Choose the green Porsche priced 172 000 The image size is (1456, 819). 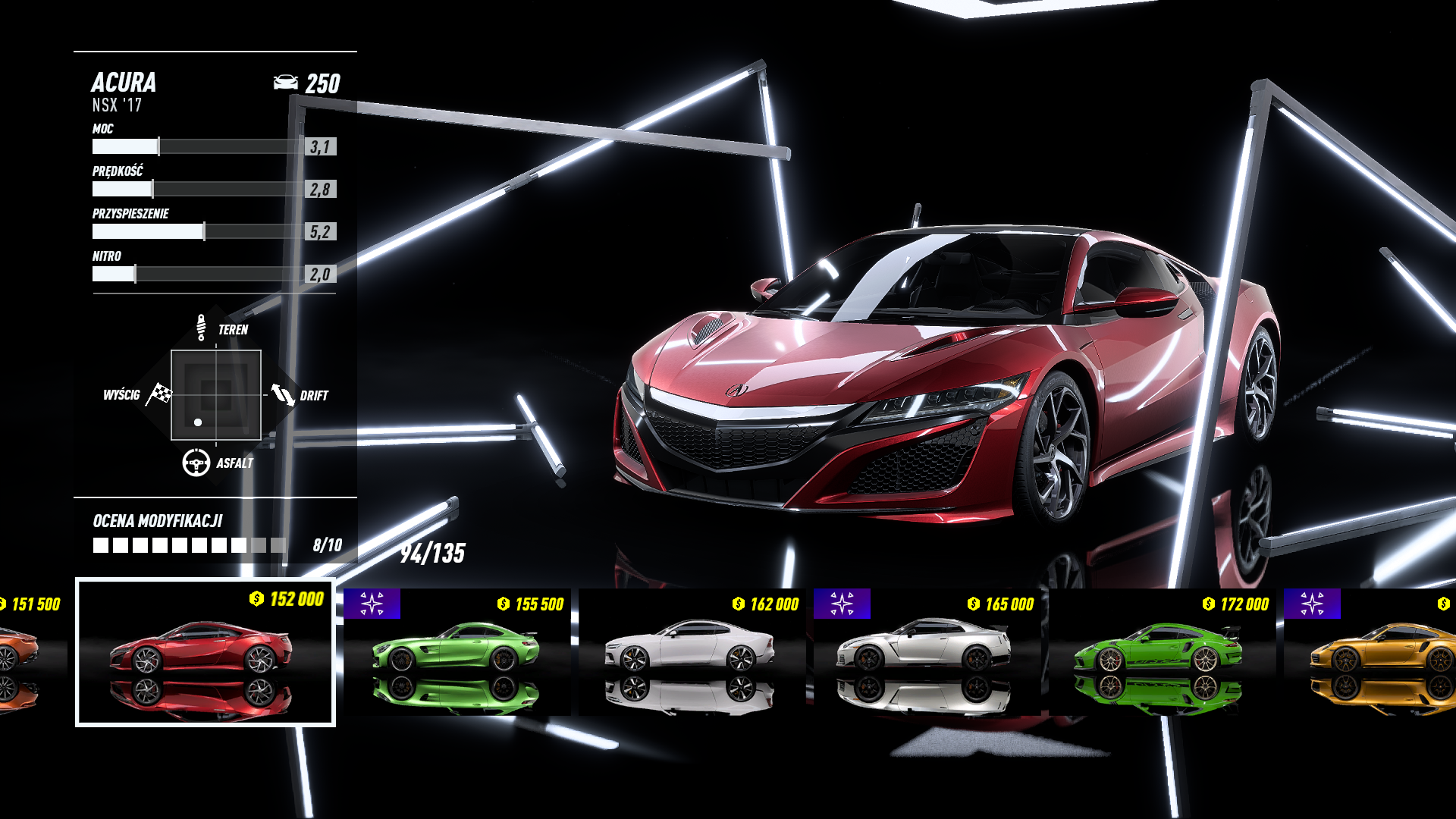point(1162,651)
